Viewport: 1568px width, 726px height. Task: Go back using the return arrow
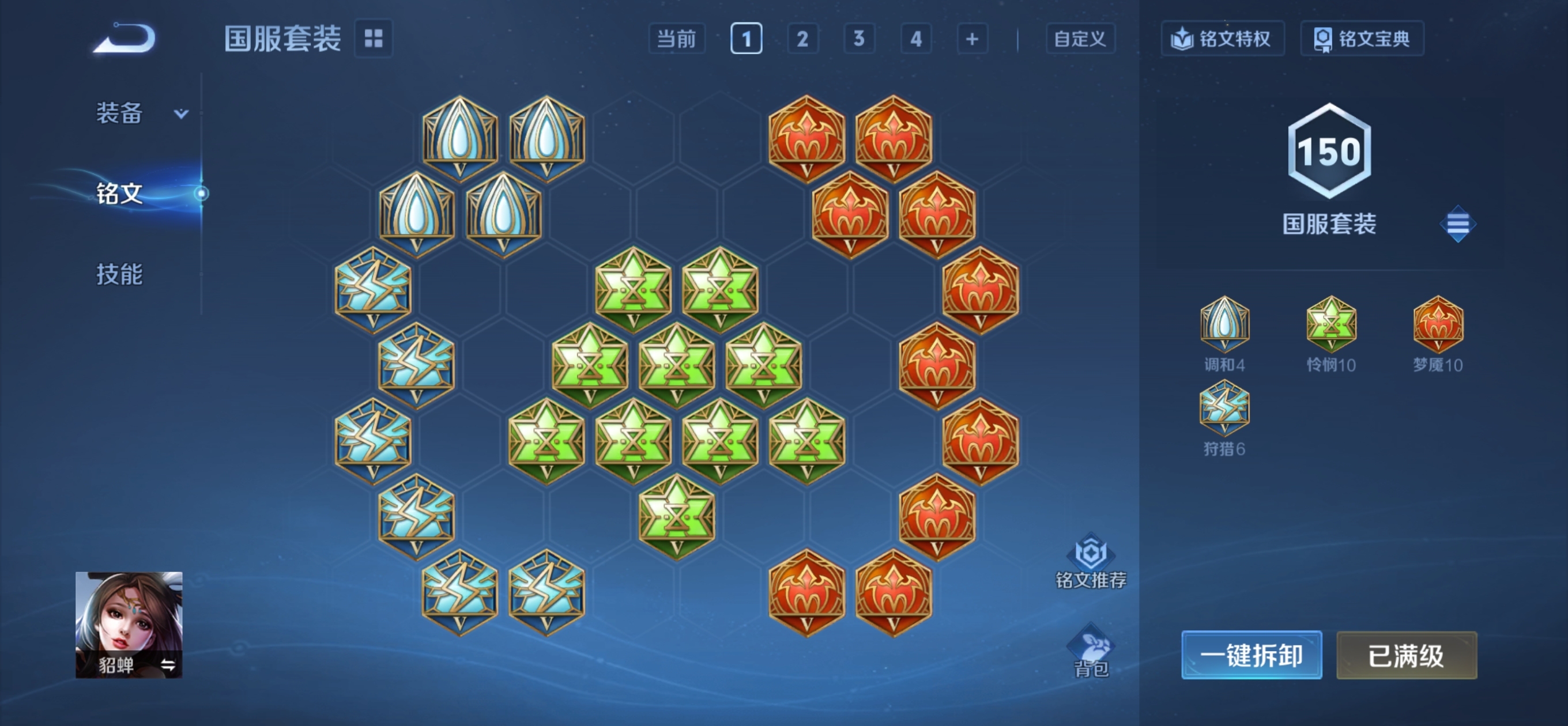coord(125,39)
